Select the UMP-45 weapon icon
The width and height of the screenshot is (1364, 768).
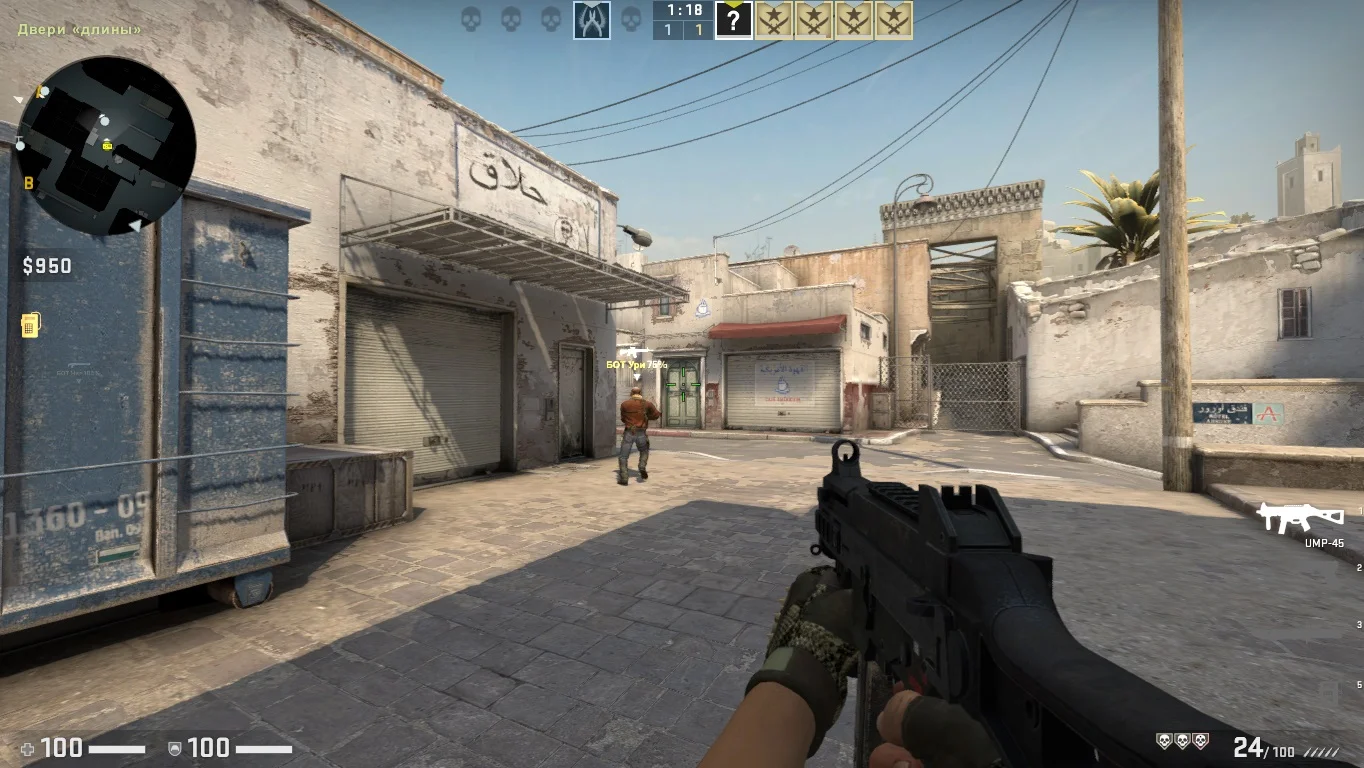pyautogui.click(x=1300, y=517)
